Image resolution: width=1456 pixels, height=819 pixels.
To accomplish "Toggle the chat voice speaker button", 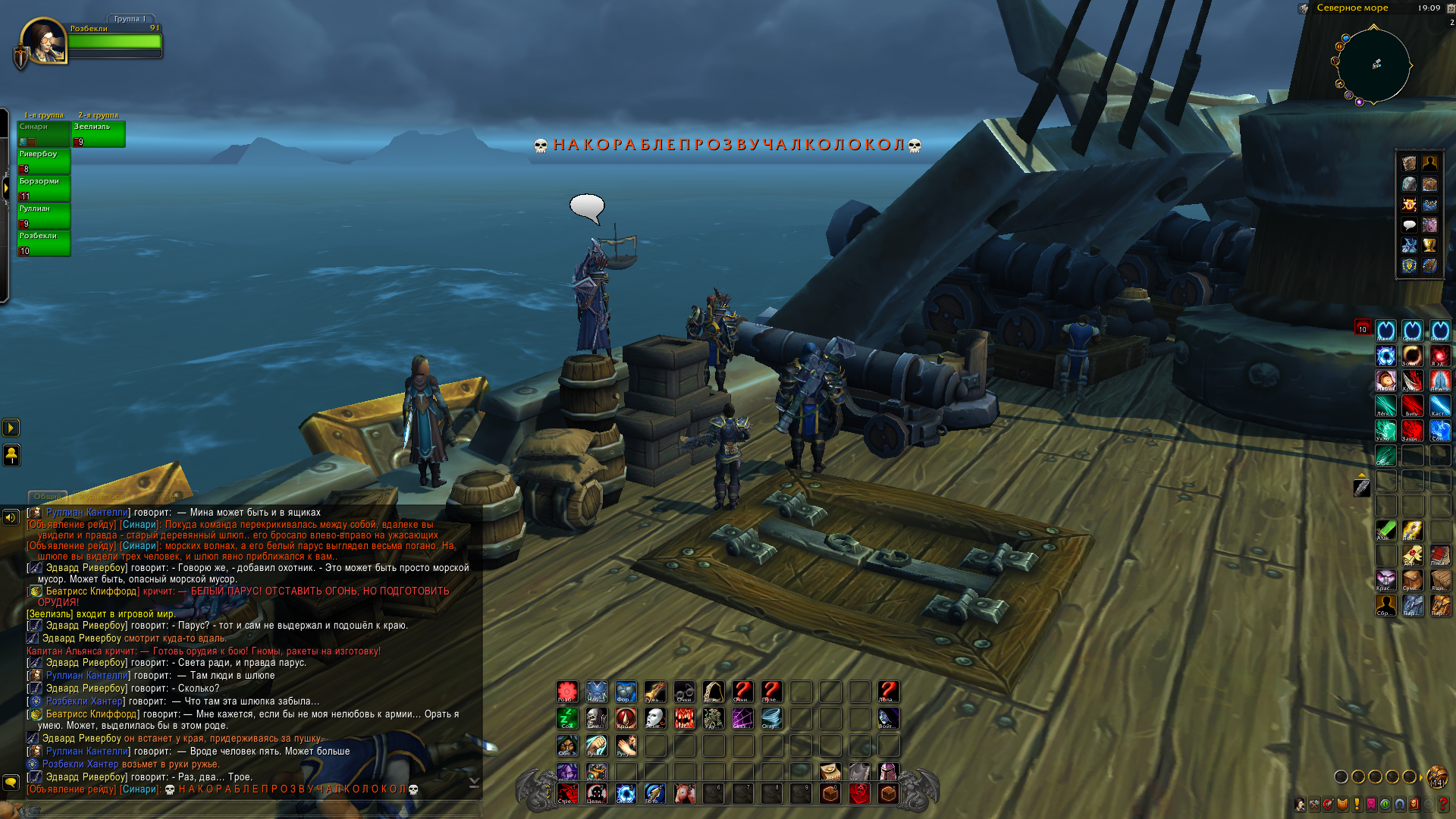I will (x=11, y=517).
